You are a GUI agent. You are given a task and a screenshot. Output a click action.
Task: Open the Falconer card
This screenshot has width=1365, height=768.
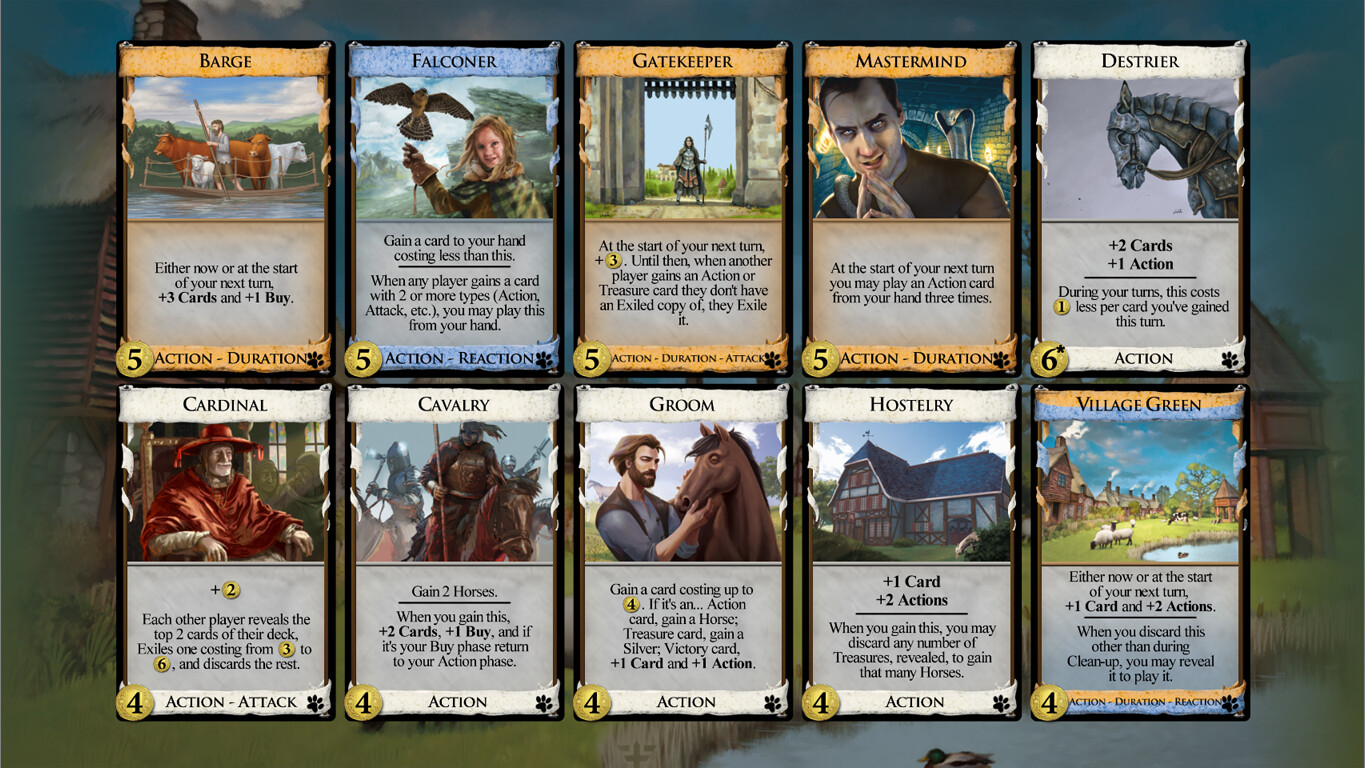455,200
